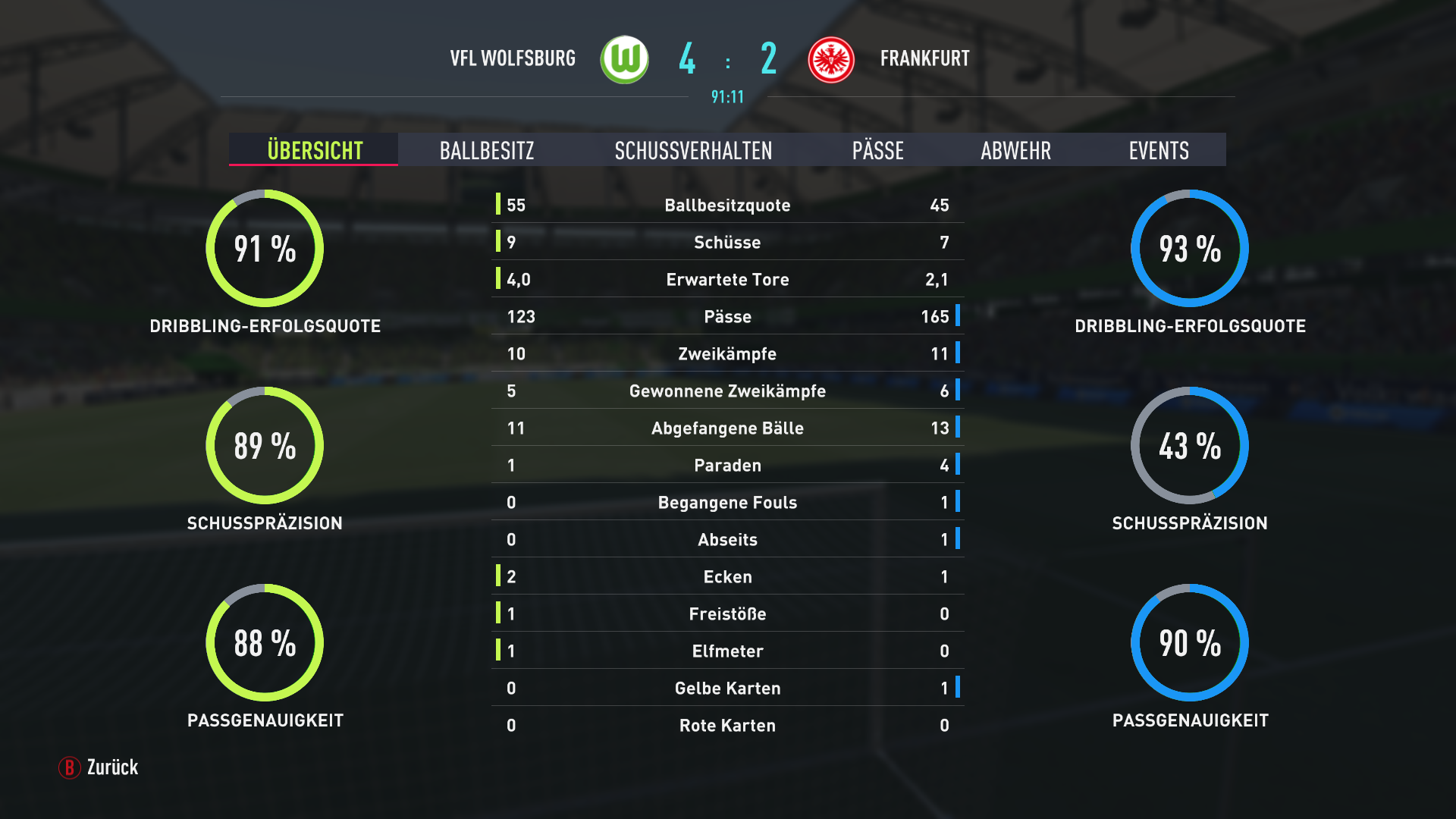Show the Pässe statistics tab
The width and height of the screenshot is (1456, 819).
click(x=877, y=150)
